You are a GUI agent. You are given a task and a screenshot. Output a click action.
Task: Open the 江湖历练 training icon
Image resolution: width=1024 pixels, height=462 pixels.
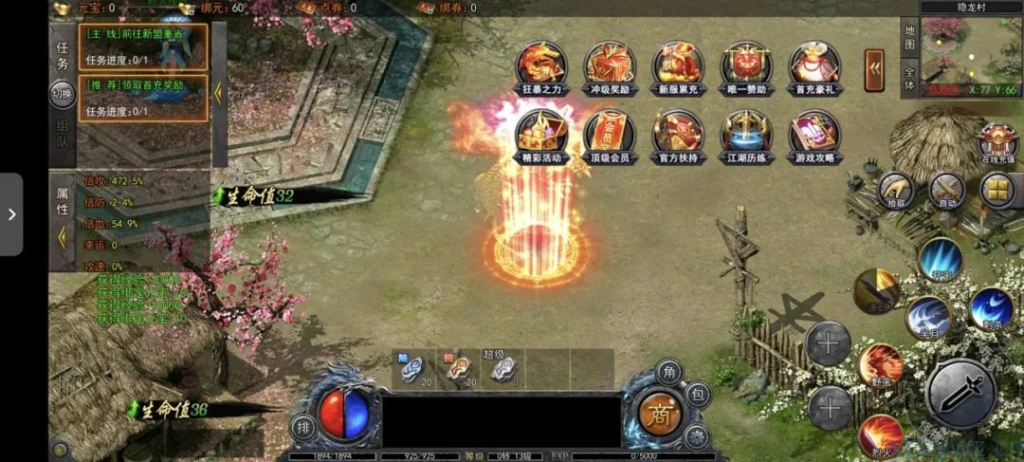point(746,133)
